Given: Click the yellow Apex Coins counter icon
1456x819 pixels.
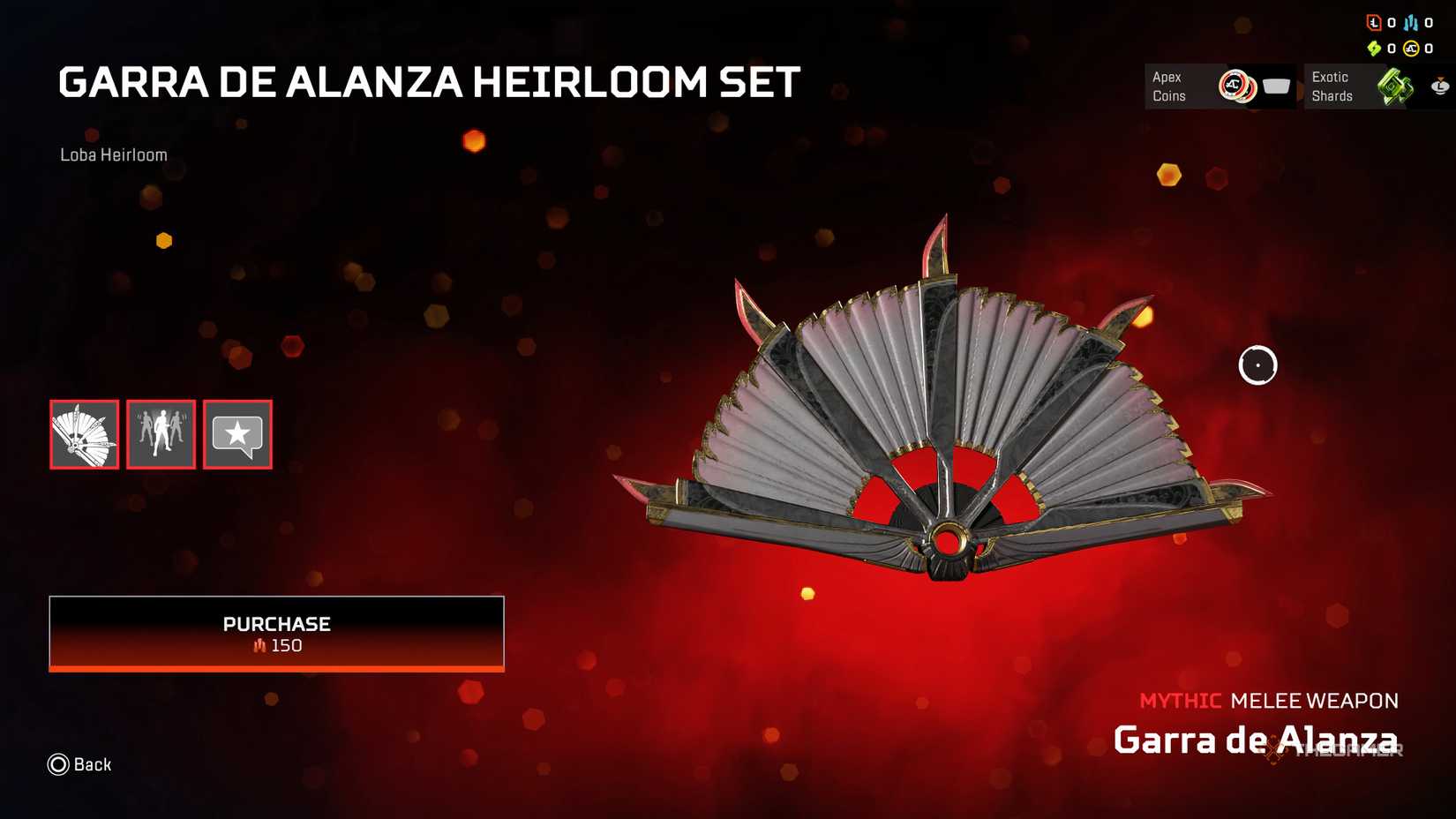Looking at the screenshot, I should click(x=1413, y=49).
